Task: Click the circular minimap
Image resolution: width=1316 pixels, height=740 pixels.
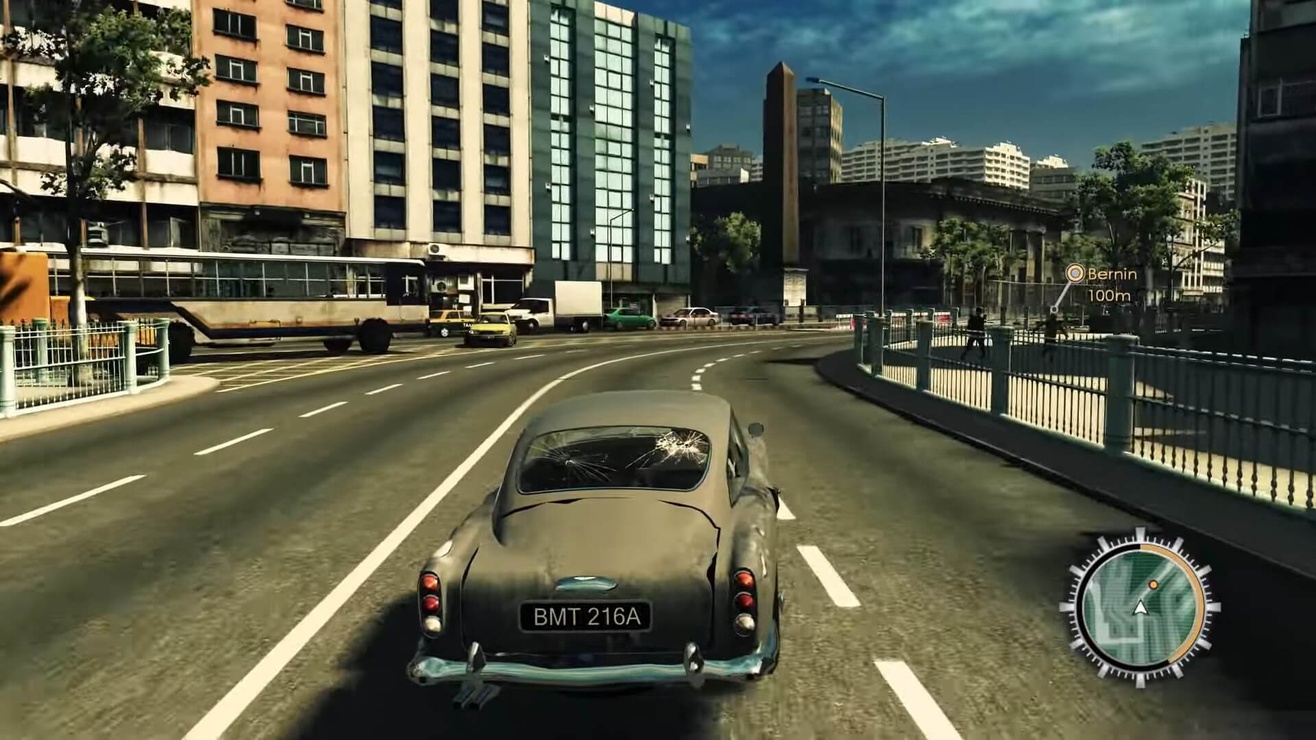Action: [x=1140, y=607]
